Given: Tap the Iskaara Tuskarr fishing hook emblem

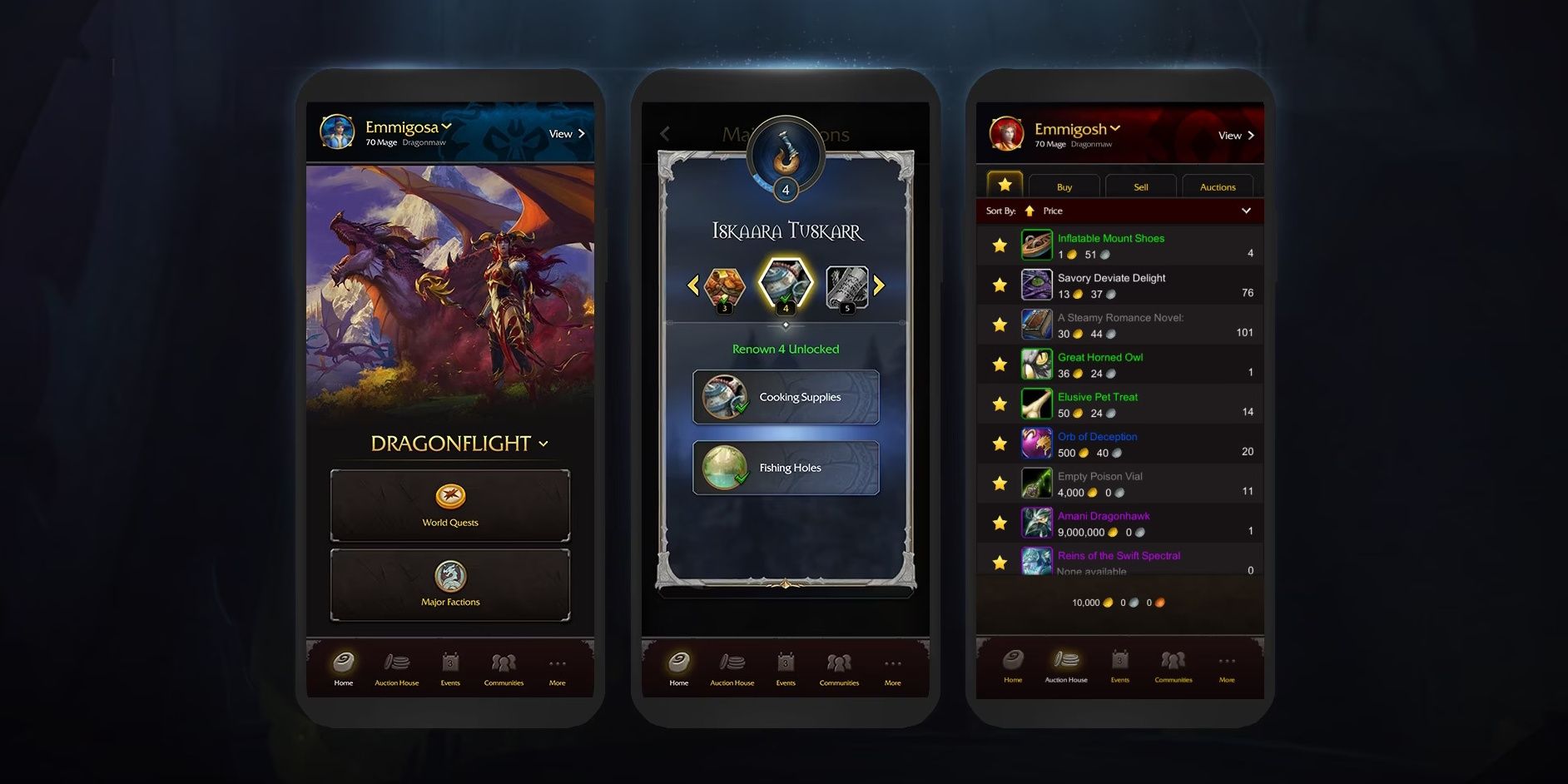Looking at the screenshot, I should tap(785, 156).
